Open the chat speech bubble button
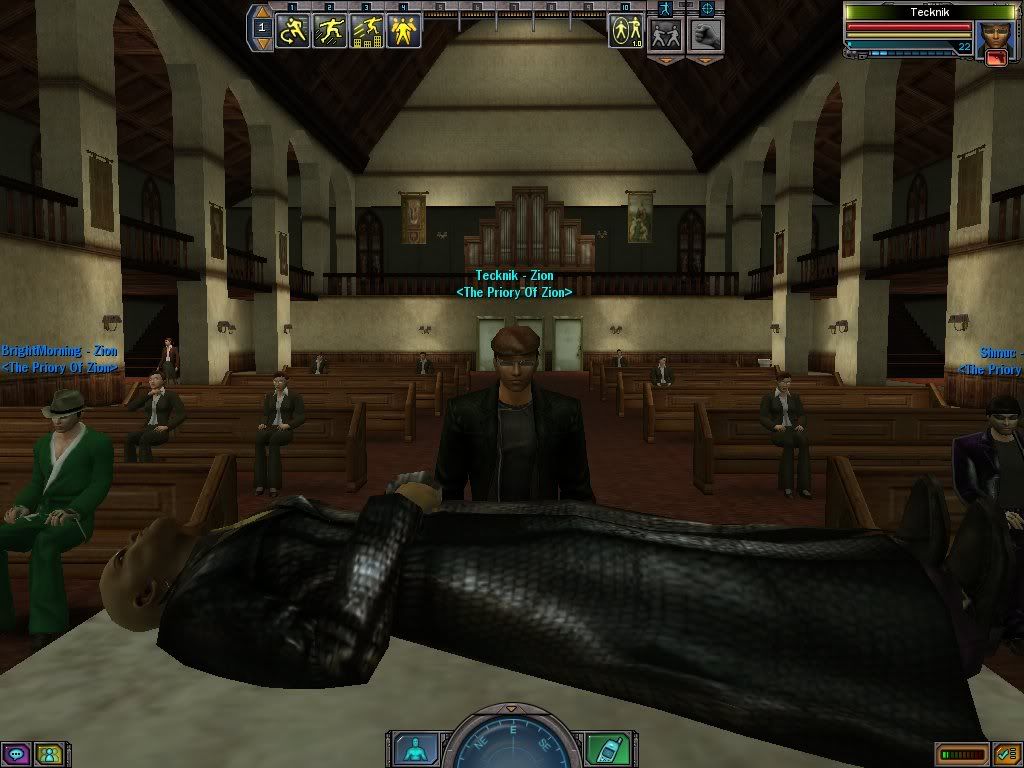The height and width of the screenshot is (768, 1024). point(16,753)
